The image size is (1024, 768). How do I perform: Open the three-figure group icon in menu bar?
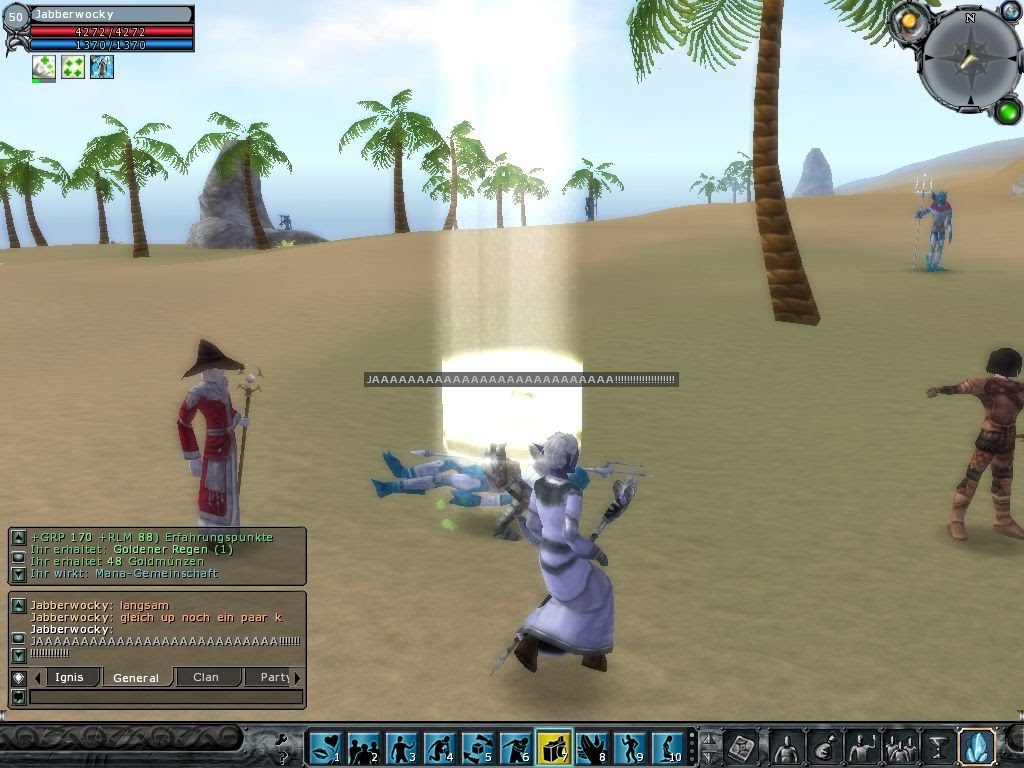(900, 747)
